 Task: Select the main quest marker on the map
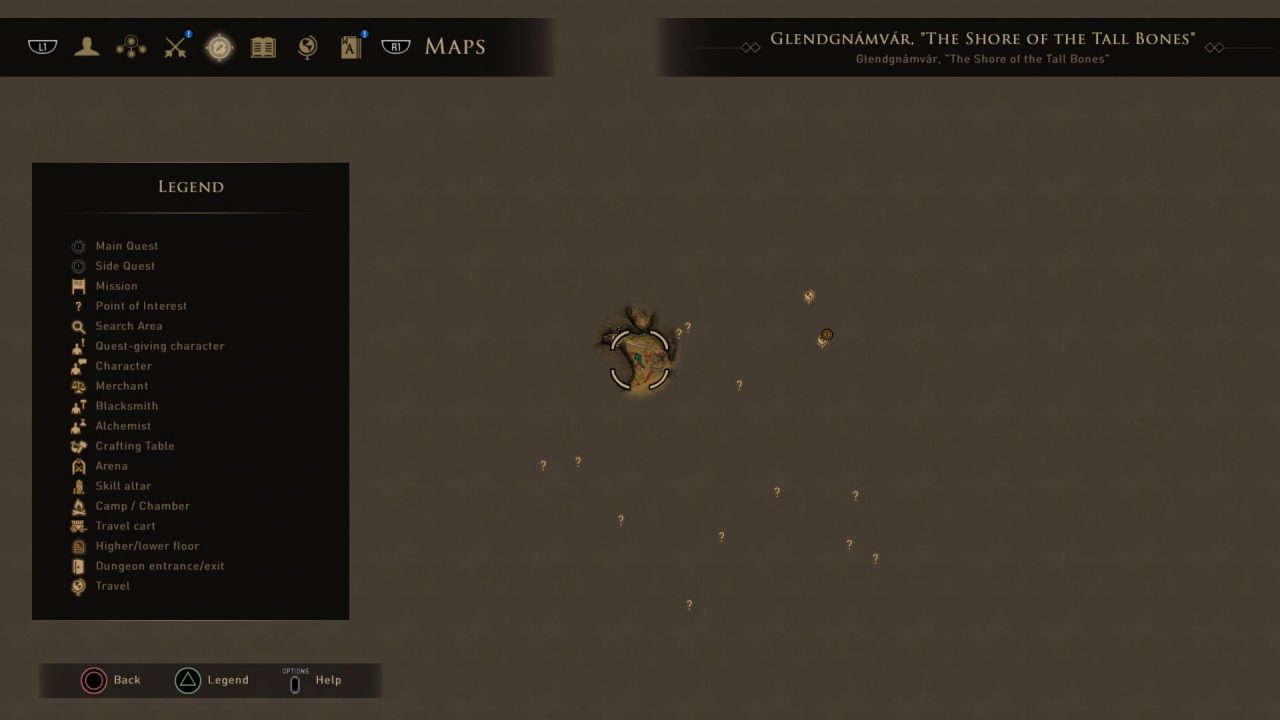click(x=827, y=335)
